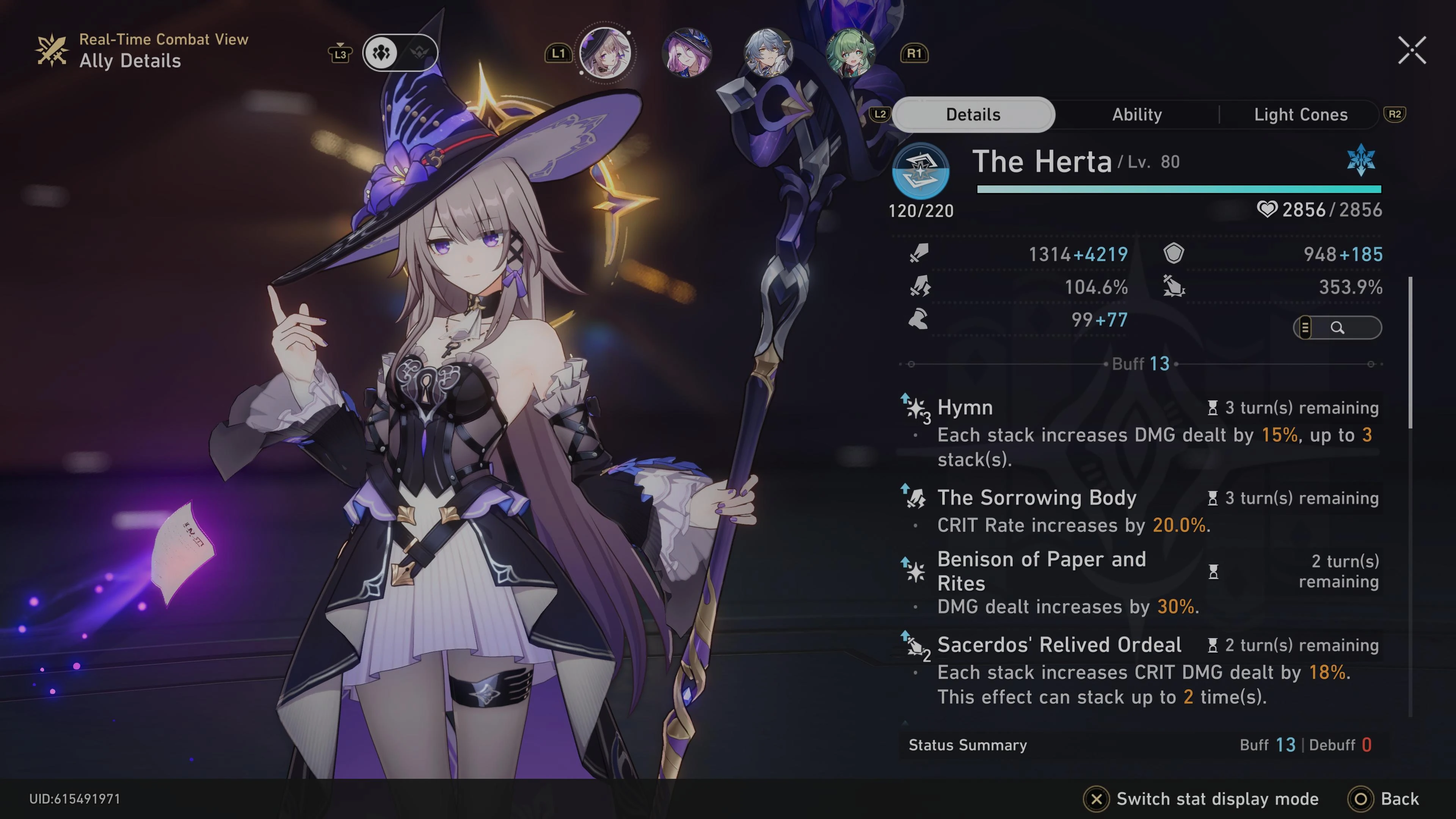Open the buff search magnifier
This screenshot has width=1456, height=819.
[x=1338, y=328]
